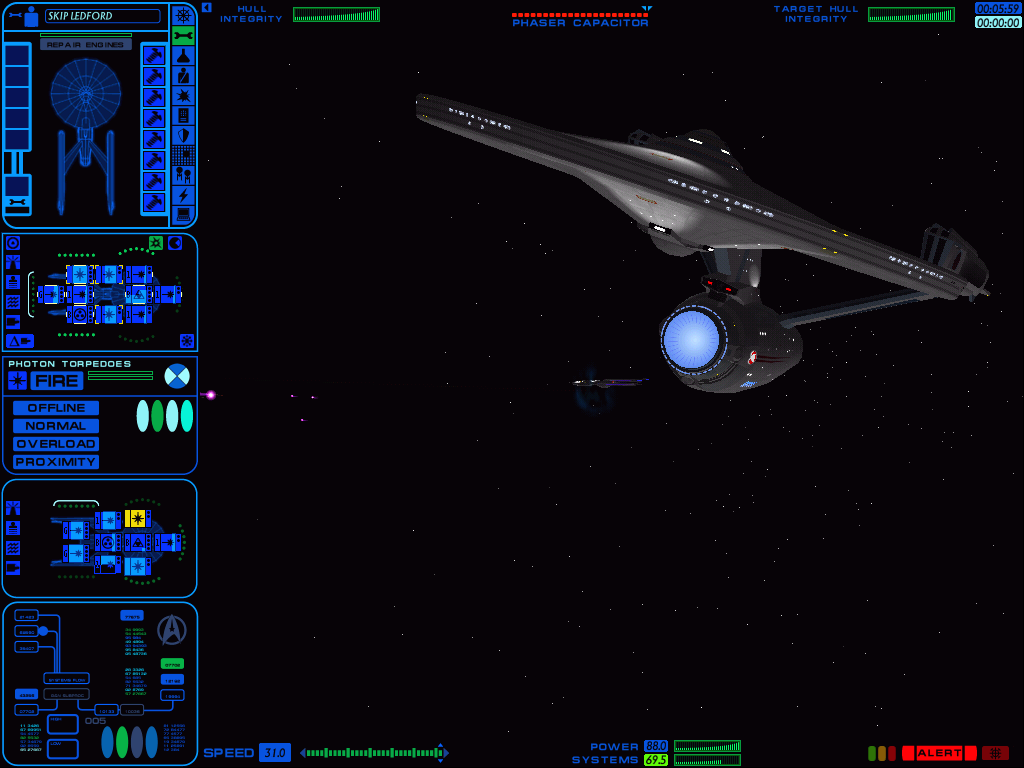The image size is (1024, 768).
Task: Set torpedoes to Offline mode
Action: 56,408
